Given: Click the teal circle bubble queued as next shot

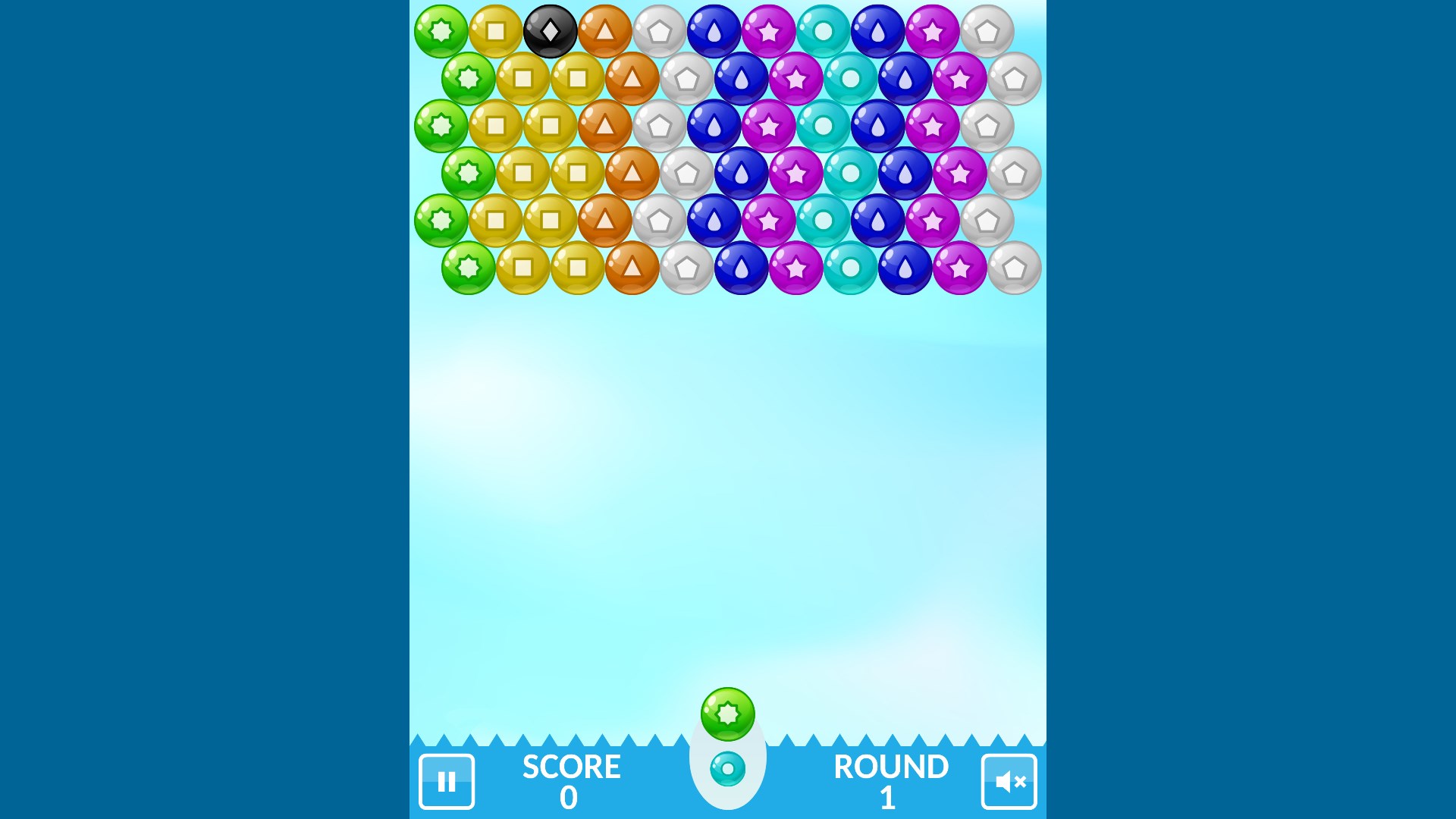Looking at the screenshot, I should [726, 767].
